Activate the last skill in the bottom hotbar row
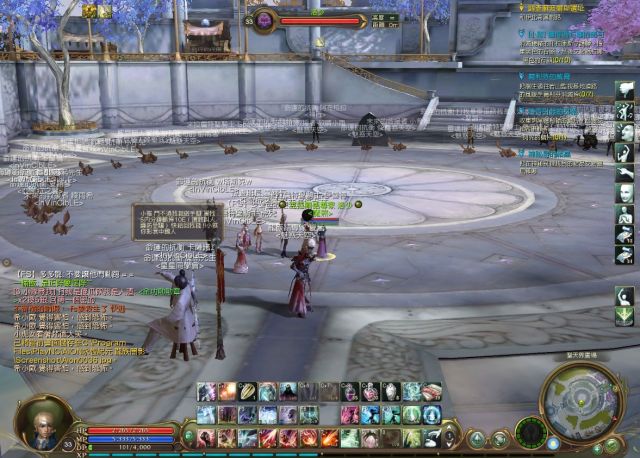Viewport: 640px width, 458px height. coord(432,437)
